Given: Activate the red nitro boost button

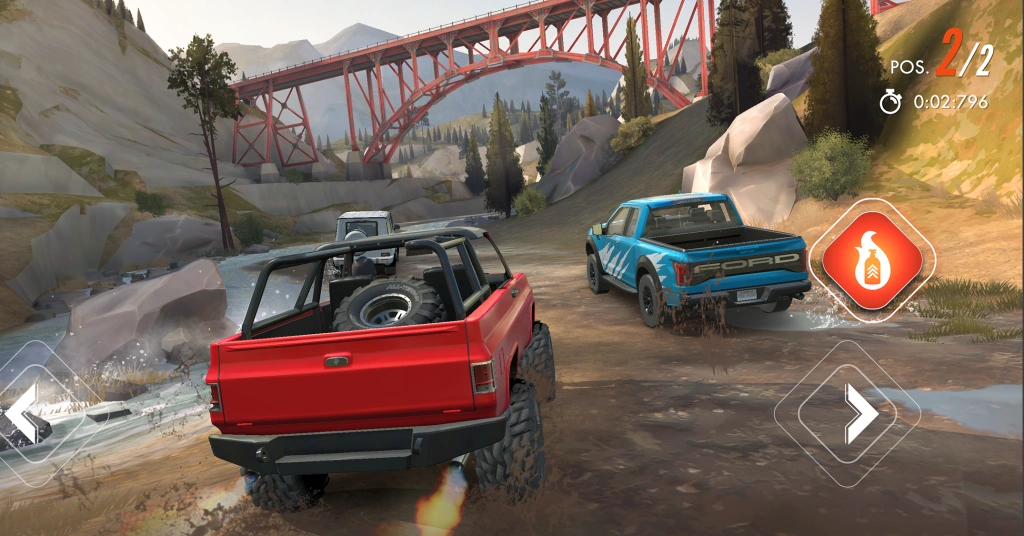Looking at the screenshot, I should pos(872,261).
